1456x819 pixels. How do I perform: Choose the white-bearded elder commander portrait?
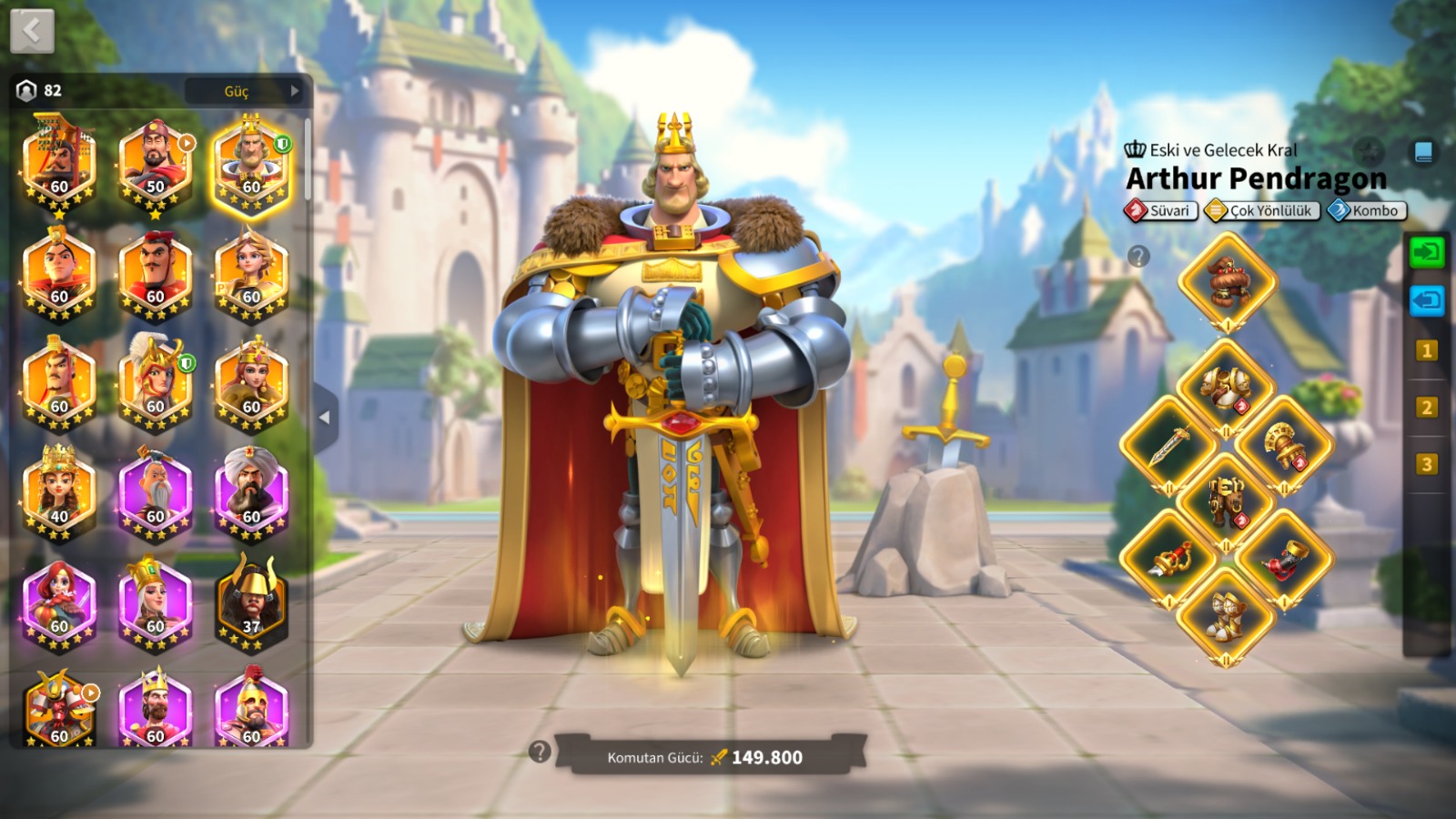pos(155,491)
